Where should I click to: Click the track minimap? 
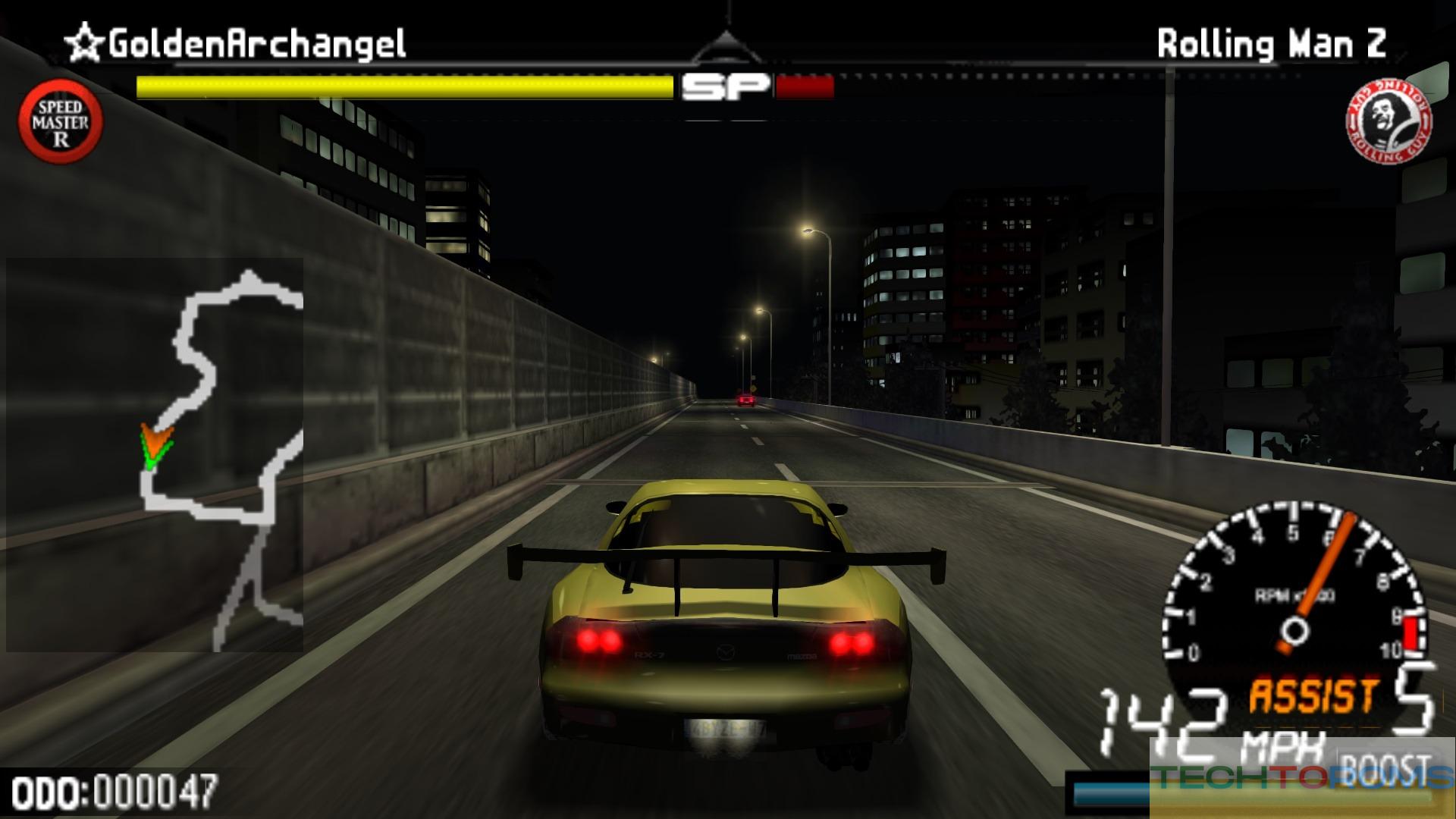tap(155, 455)
